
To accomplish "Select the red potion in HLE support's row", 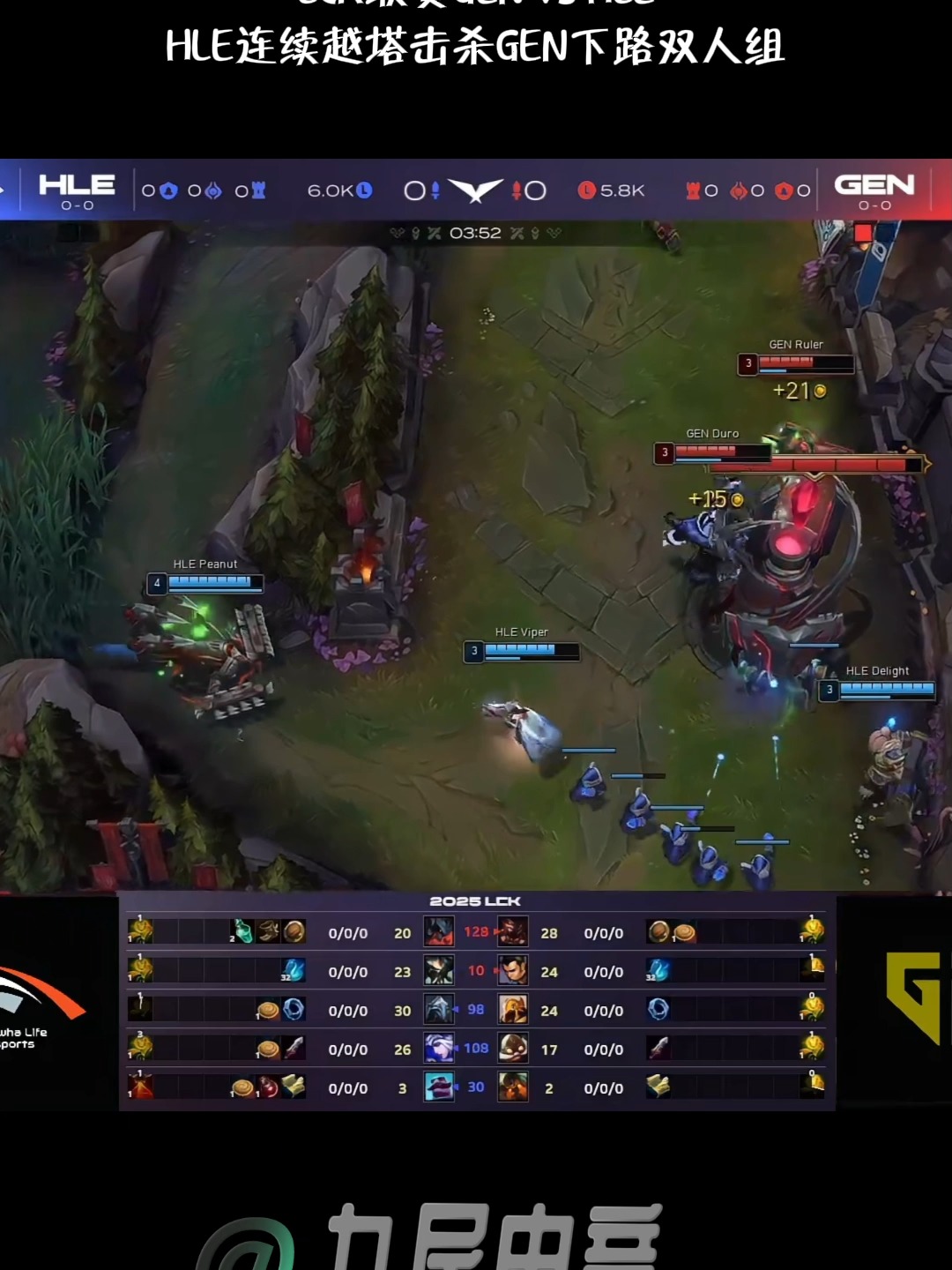I will pos(268,1087).
